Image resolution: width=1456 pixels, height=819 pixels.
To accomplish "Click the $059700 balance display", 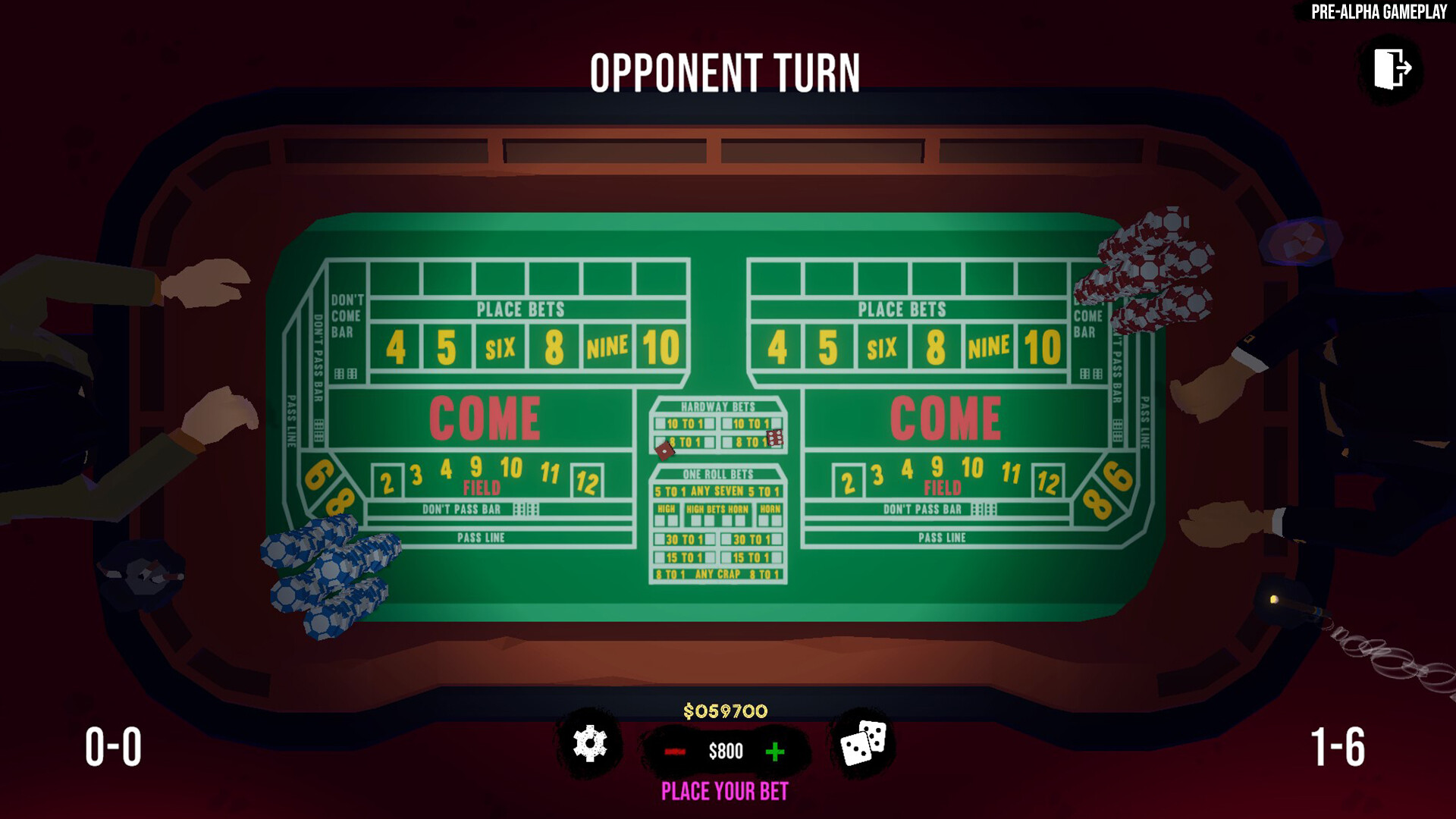I will pos(726,711).
